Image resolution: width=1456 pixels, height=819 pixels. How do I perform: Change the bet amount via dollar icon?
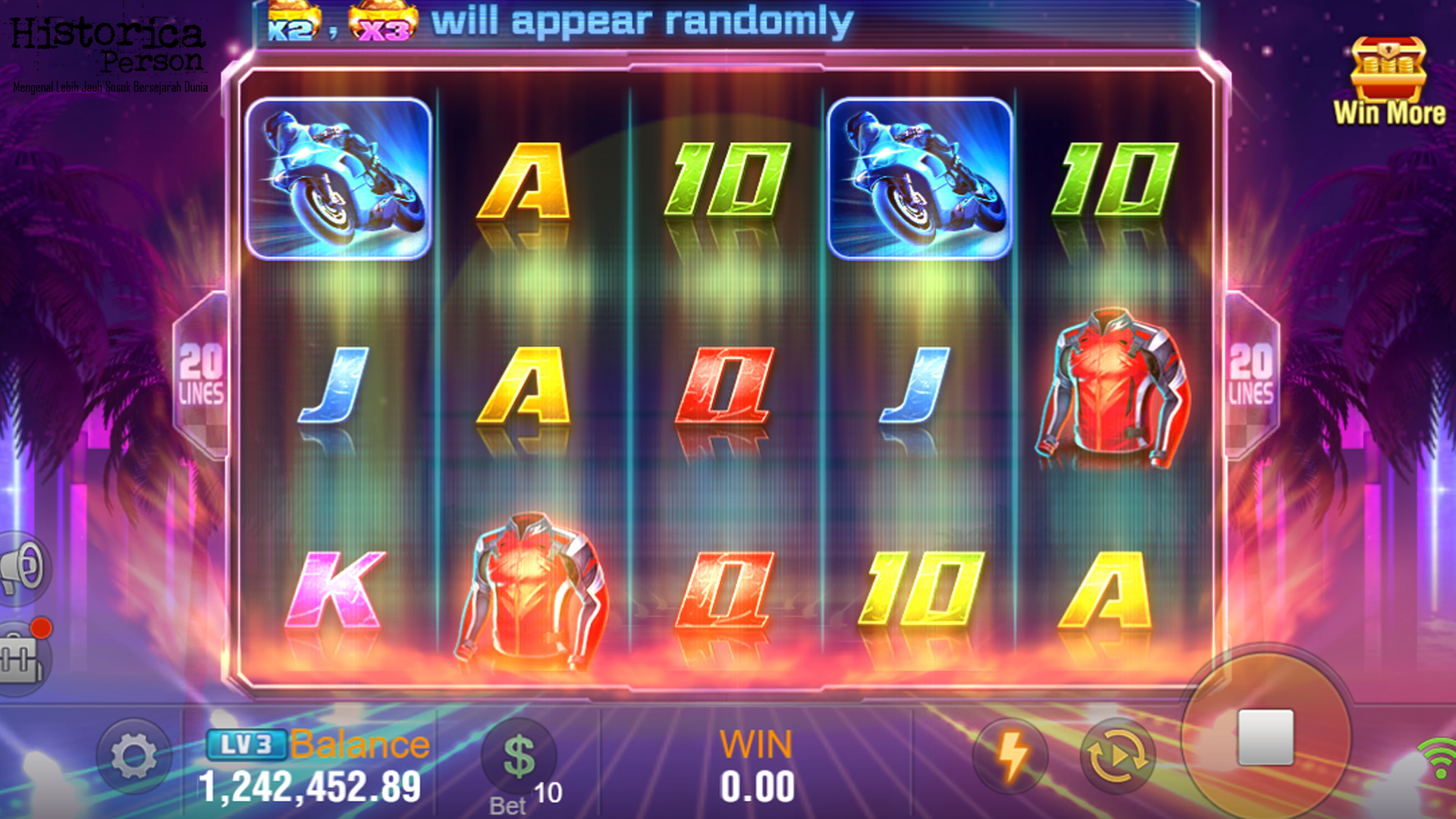coord(519,756)
